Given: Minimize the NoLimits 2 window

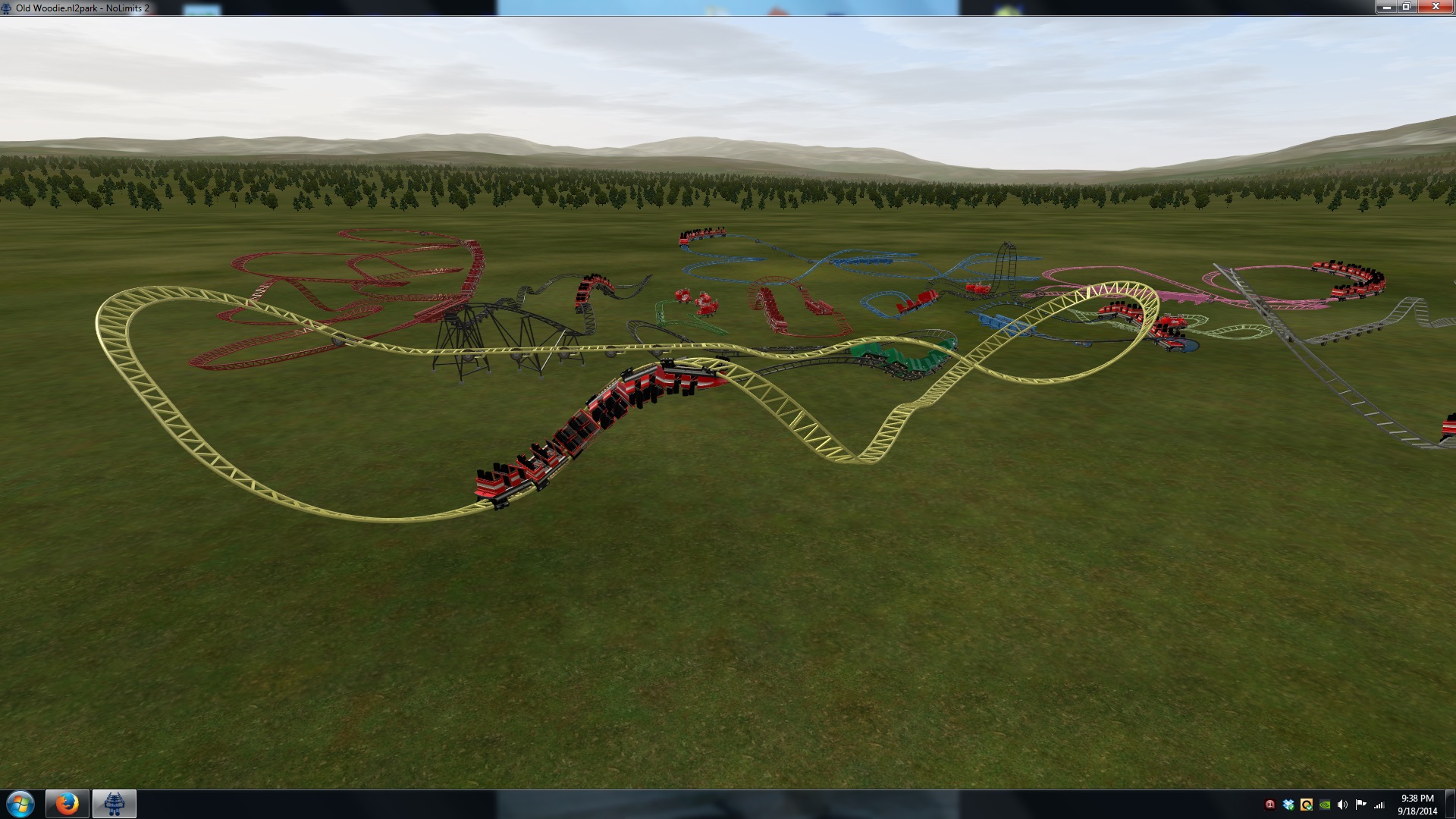Looking at the screenshot, I should point(1387,7).
